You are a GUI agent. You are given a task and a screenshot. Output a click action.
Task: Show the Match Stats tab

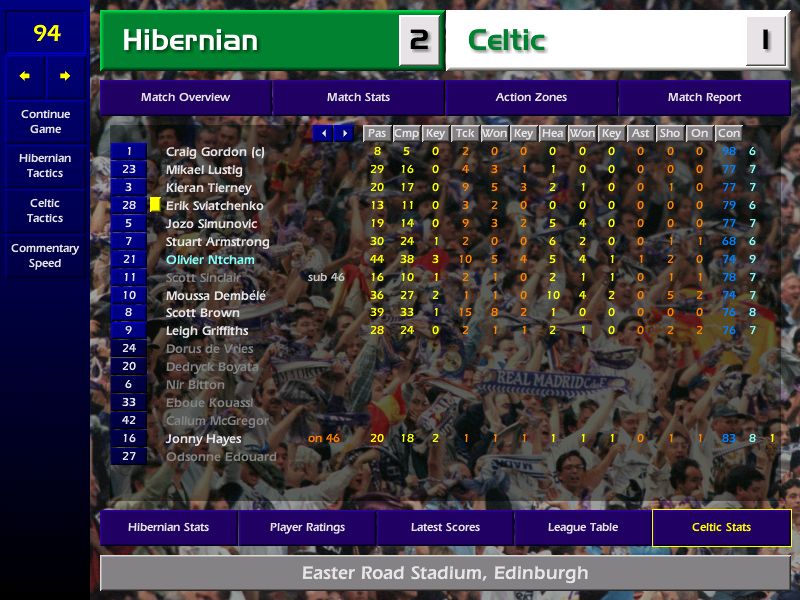pos(358,97)
